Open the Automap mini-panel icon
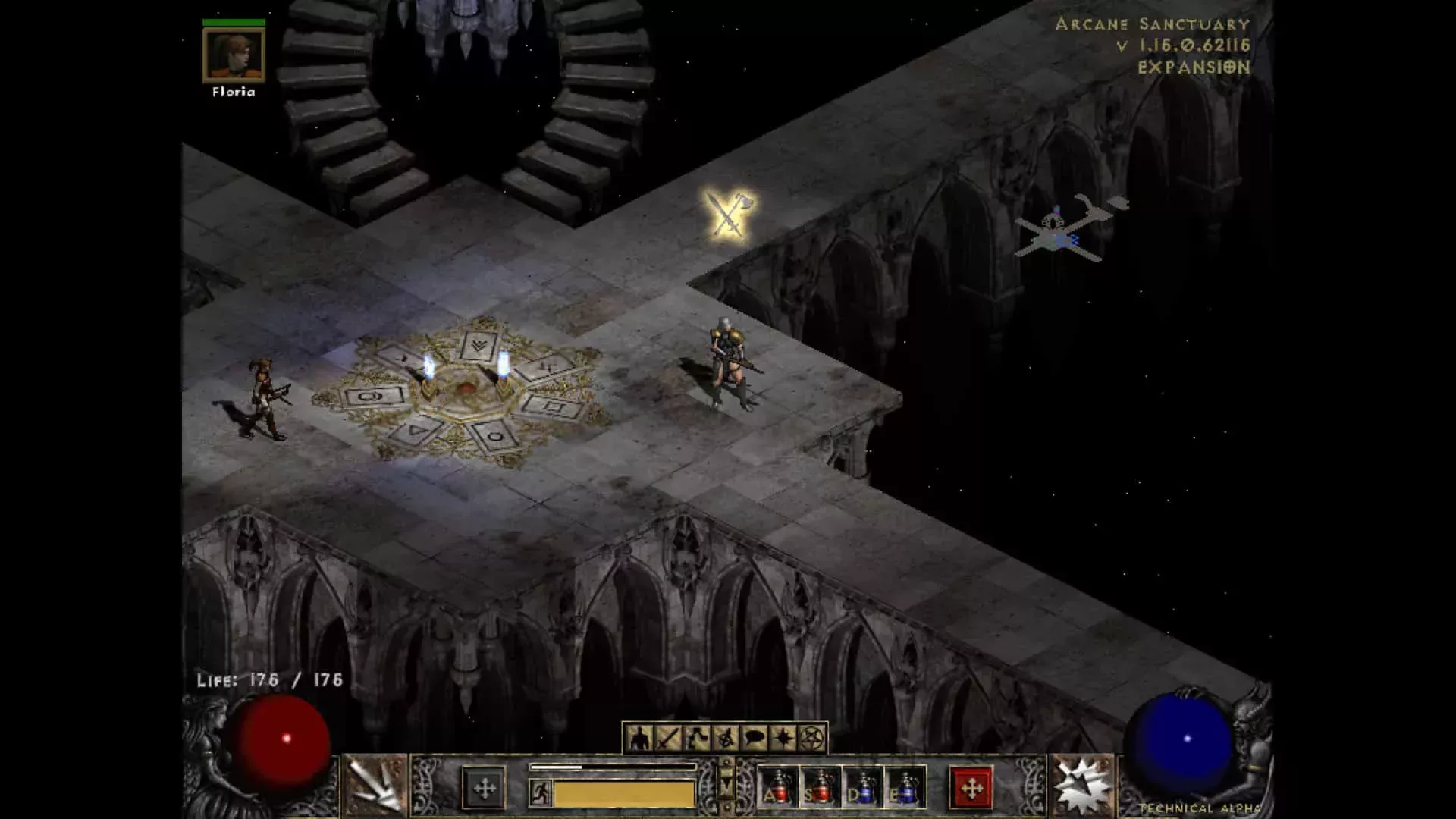The width and height of the screenshot is (1456, 819). coord(697,737)
